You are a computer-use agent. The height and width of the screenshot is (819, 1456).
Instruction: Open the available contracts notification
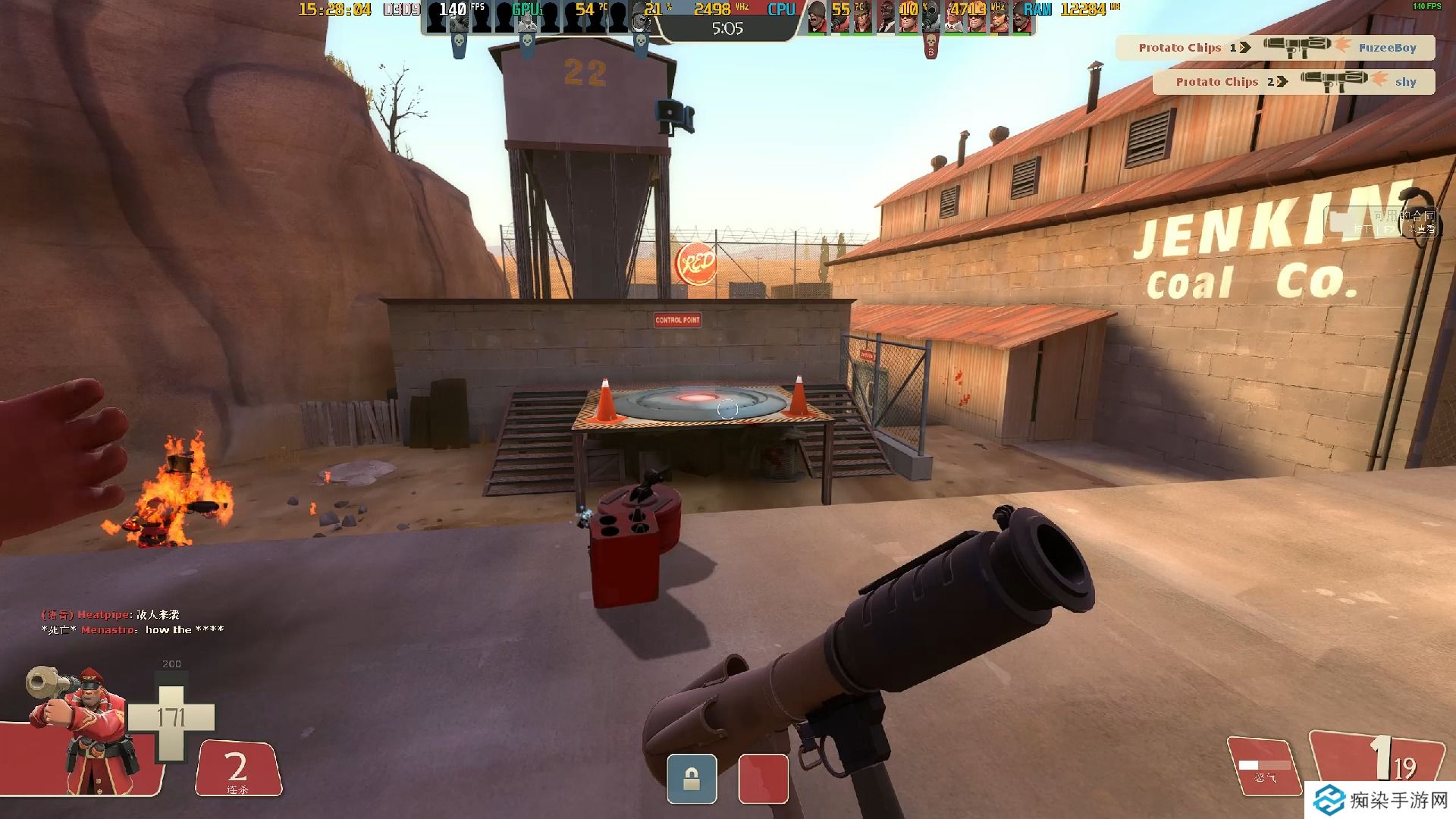[x=1381, y=222]
